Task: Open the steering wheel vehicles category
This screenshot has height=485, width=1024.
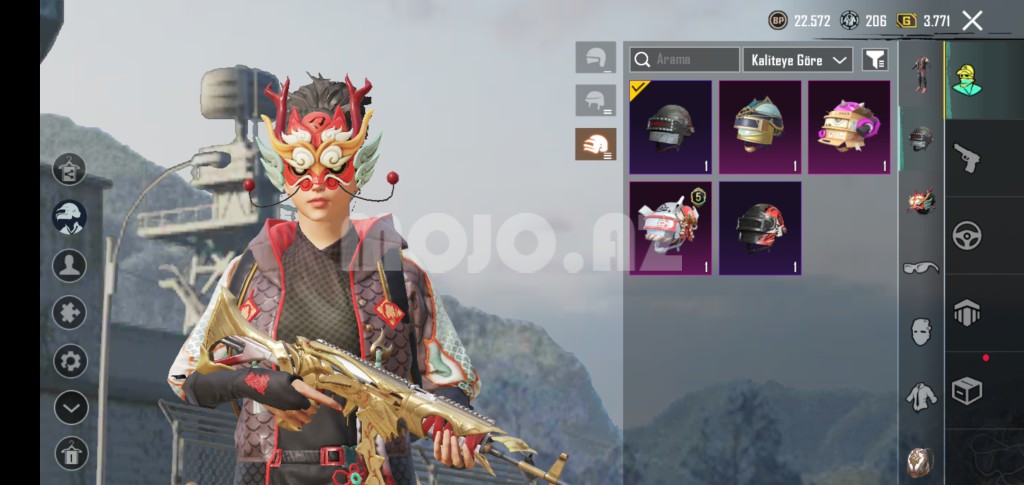Action: point(967,235)
